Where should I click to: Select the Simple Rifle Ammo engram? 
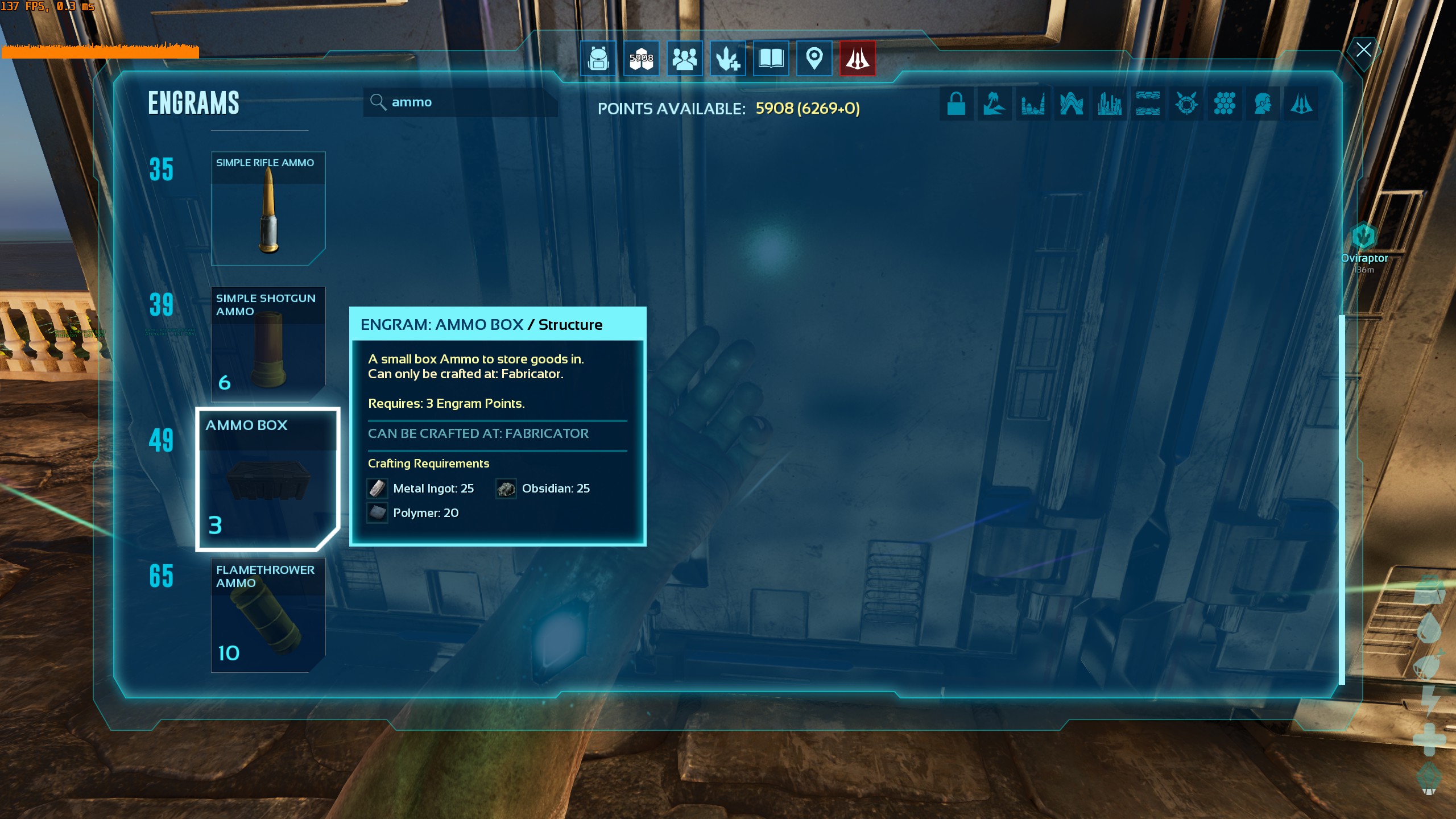point(268,208)
